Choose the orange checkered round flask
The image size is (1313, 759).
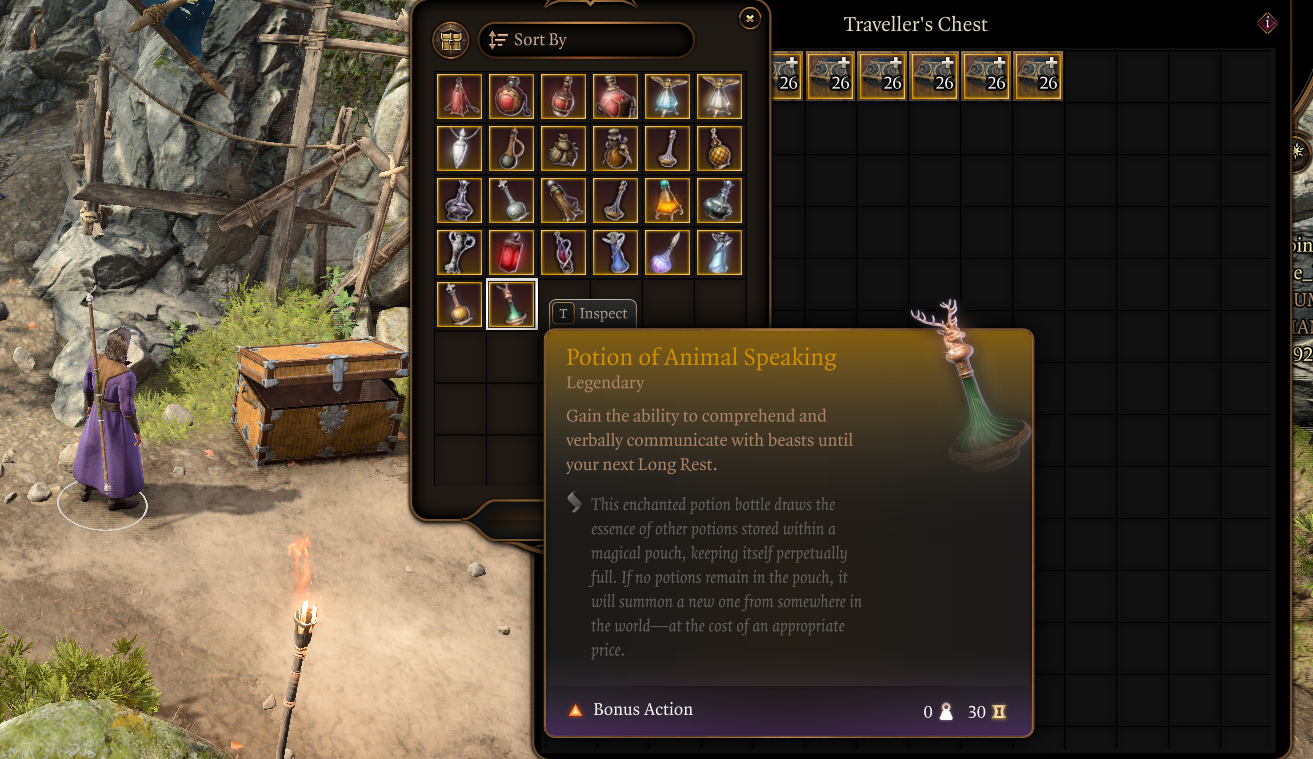click(720, 148)
